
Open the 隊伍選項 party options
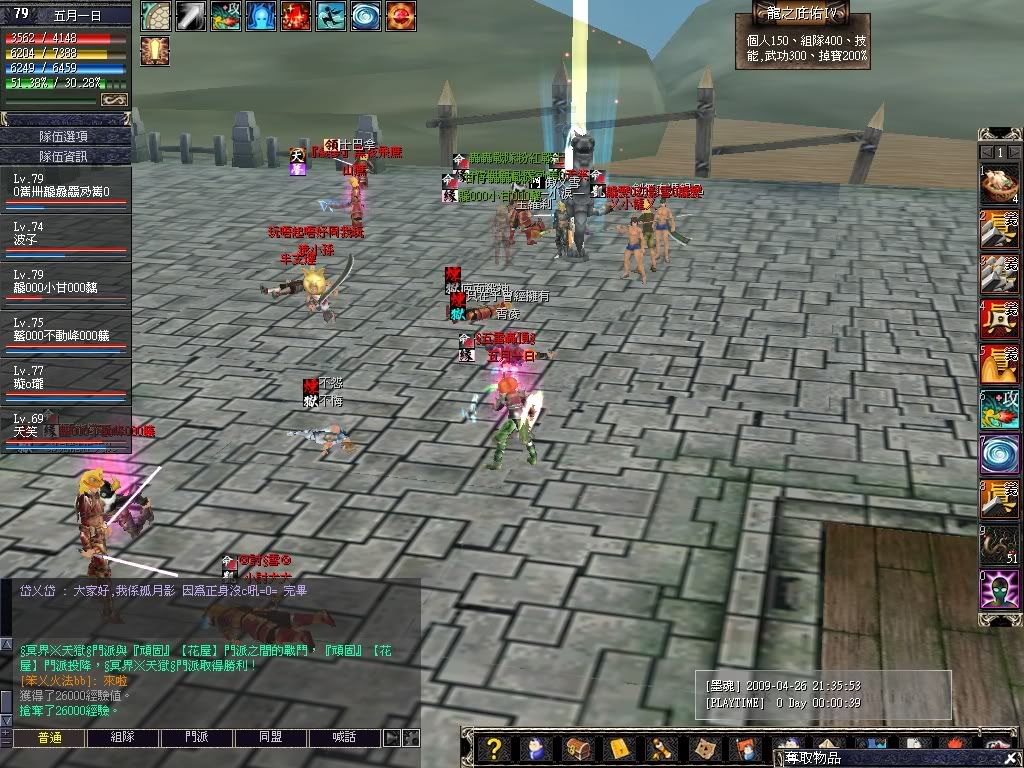coord(64,136)
